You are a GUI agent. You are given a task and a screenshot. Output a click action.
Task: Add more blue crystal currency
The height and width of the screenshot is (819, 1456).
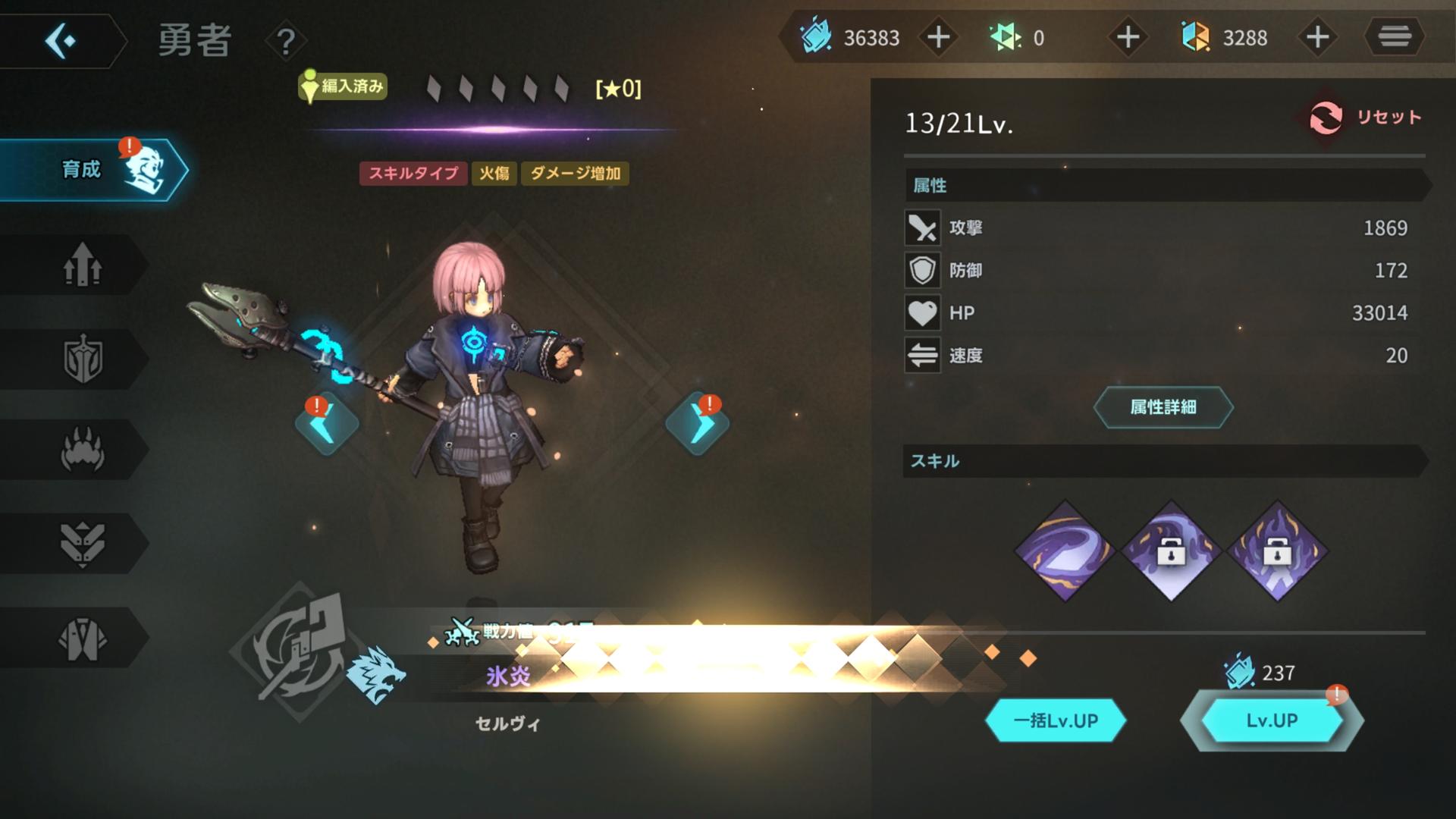pyautogui.click(x=938, y=37)
